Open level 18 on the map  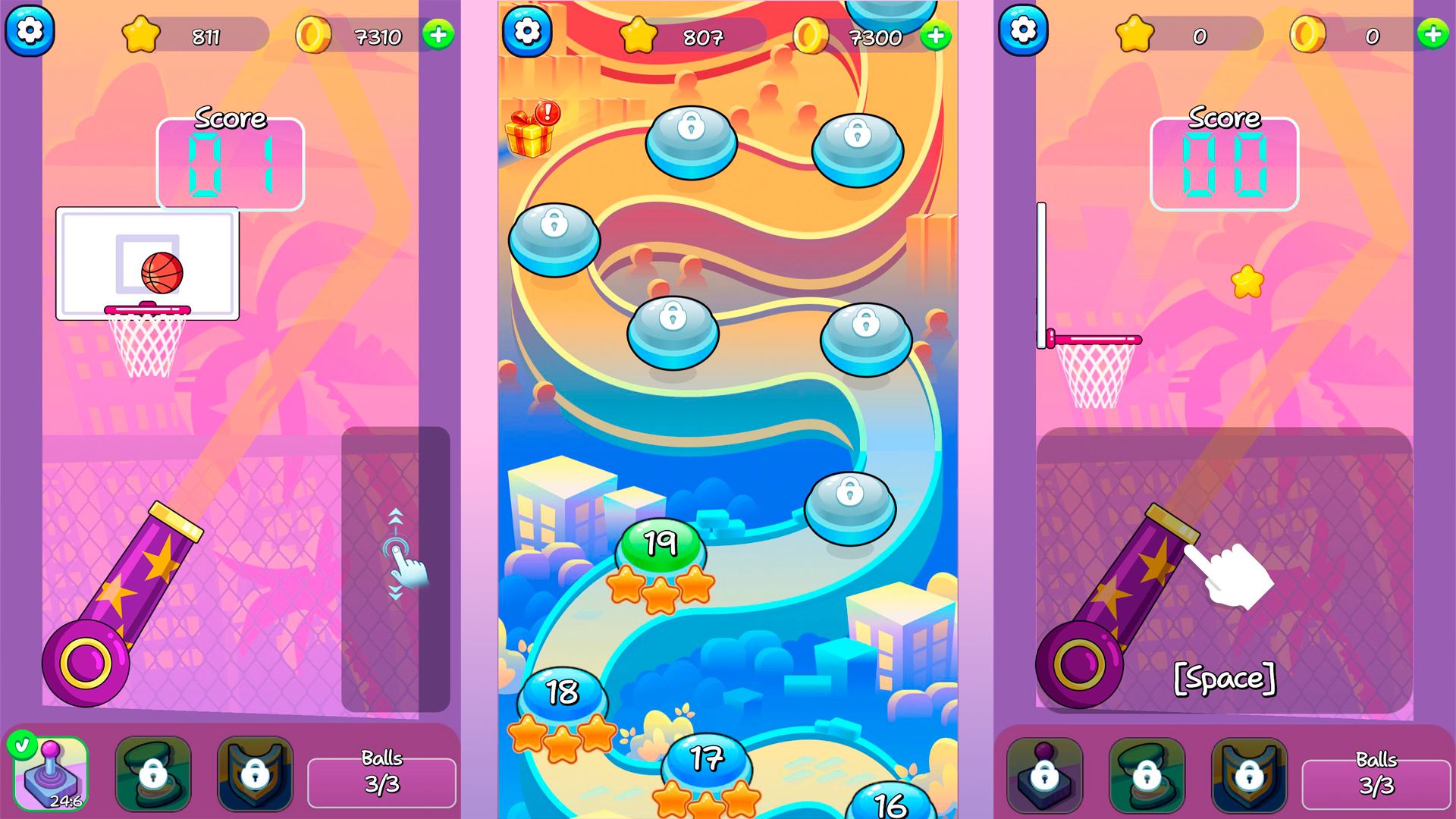pos(562,692)
